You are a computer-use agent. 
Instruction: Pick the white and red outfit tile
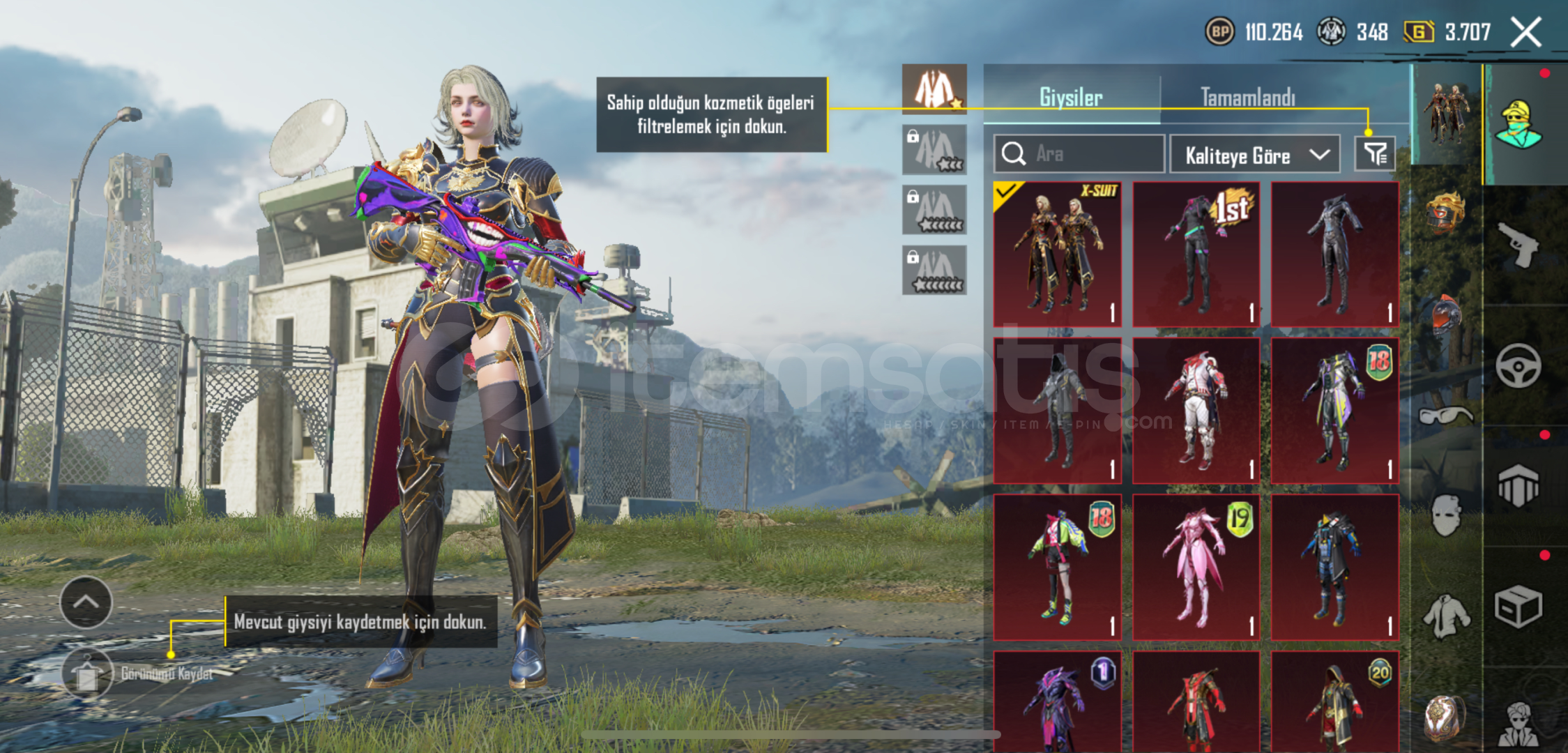pyautogui.click(x=1196, y=411)
